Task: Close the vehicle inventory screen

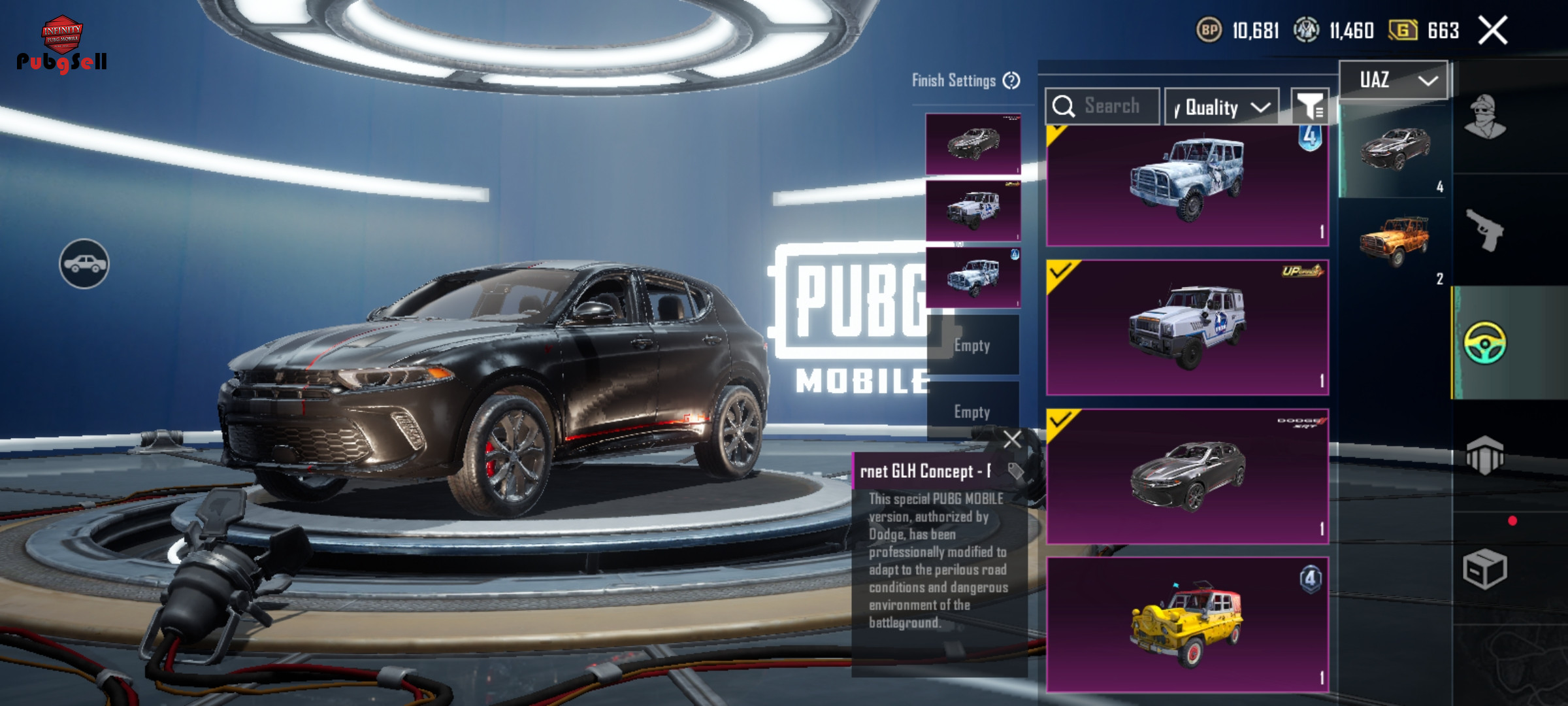Action: coord(1493,31)
